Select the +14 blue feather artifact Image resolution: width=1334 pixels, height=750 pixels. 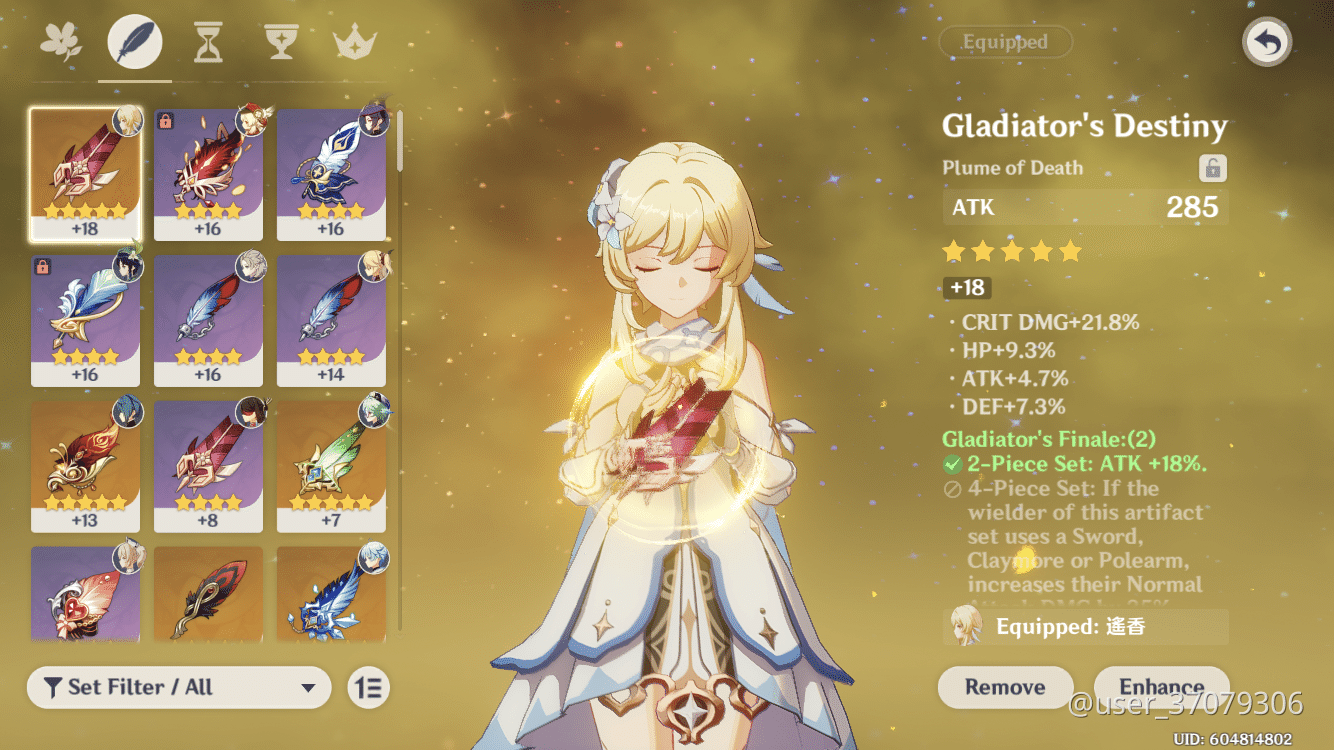(x=333, y=320)
